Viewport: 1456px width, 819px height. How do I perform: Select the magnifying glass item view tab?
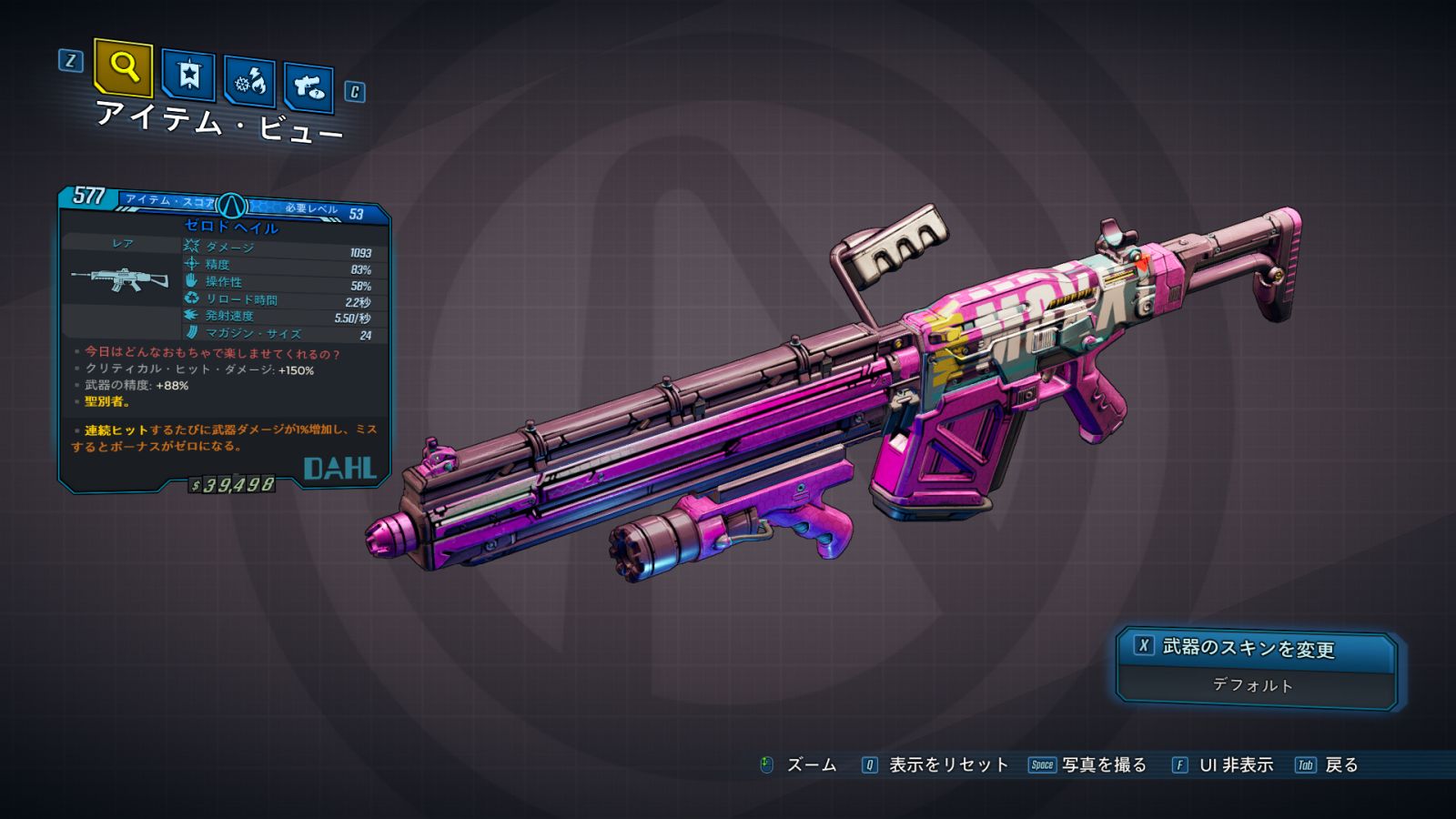[123, 66]
